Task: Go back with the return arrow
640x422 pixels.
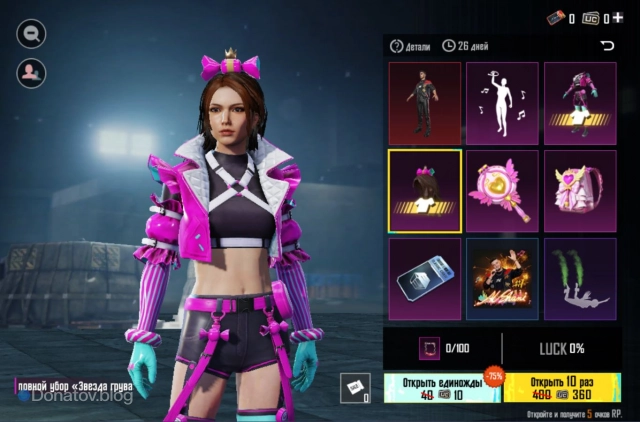Action: pyautogui.click(x=606, y=46)
